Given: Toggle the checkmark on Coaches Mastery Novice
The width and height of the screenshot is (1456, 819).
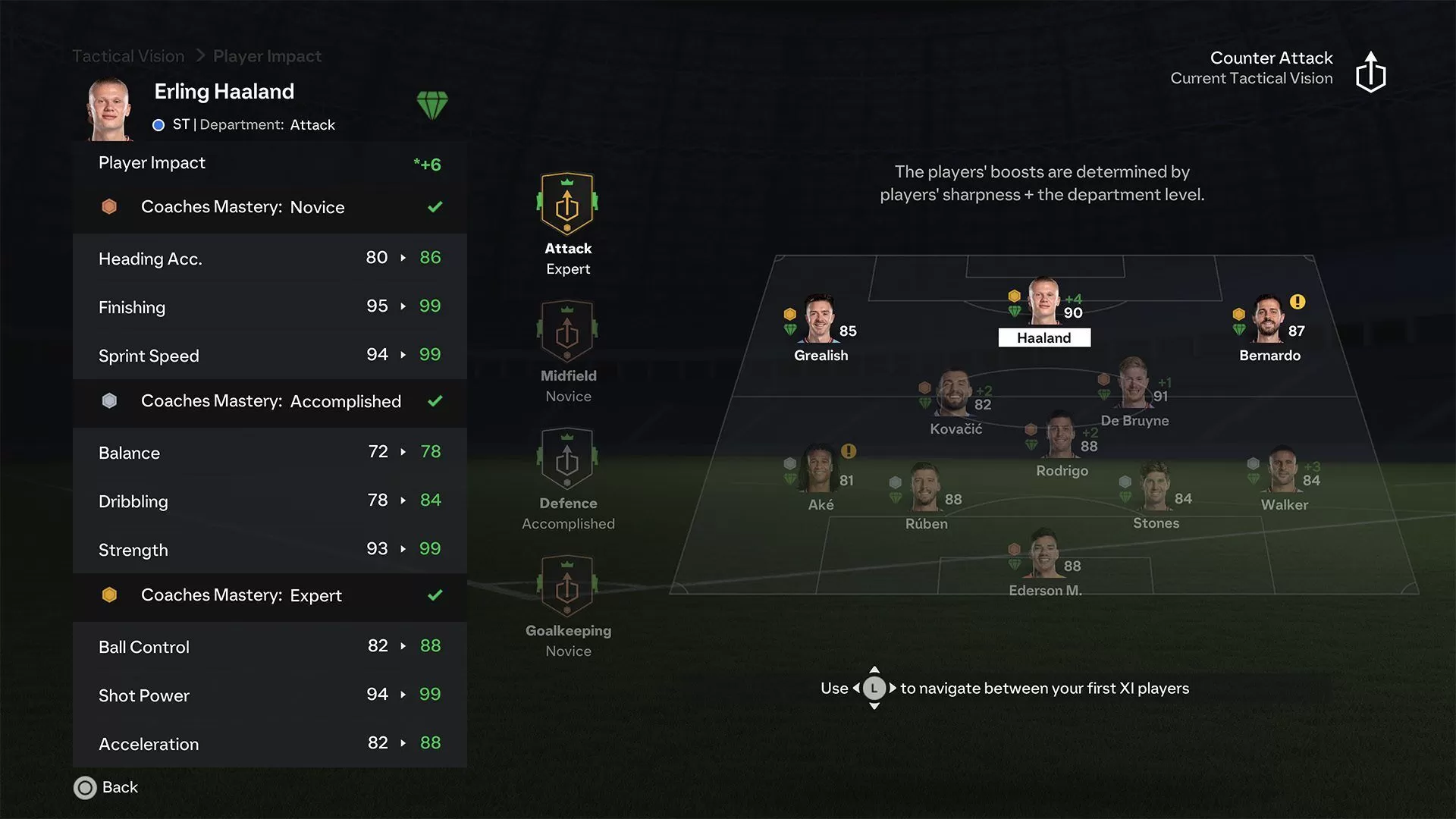Looking at the screenshot, I should [x=435, y=206].
